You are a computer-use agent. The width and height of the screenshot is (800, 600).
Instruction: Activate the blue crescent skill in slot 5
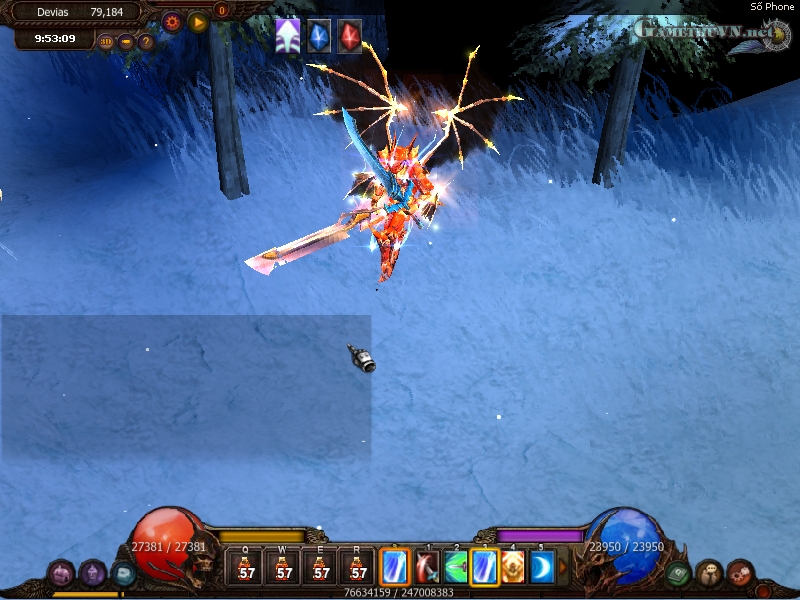[541, 567]
